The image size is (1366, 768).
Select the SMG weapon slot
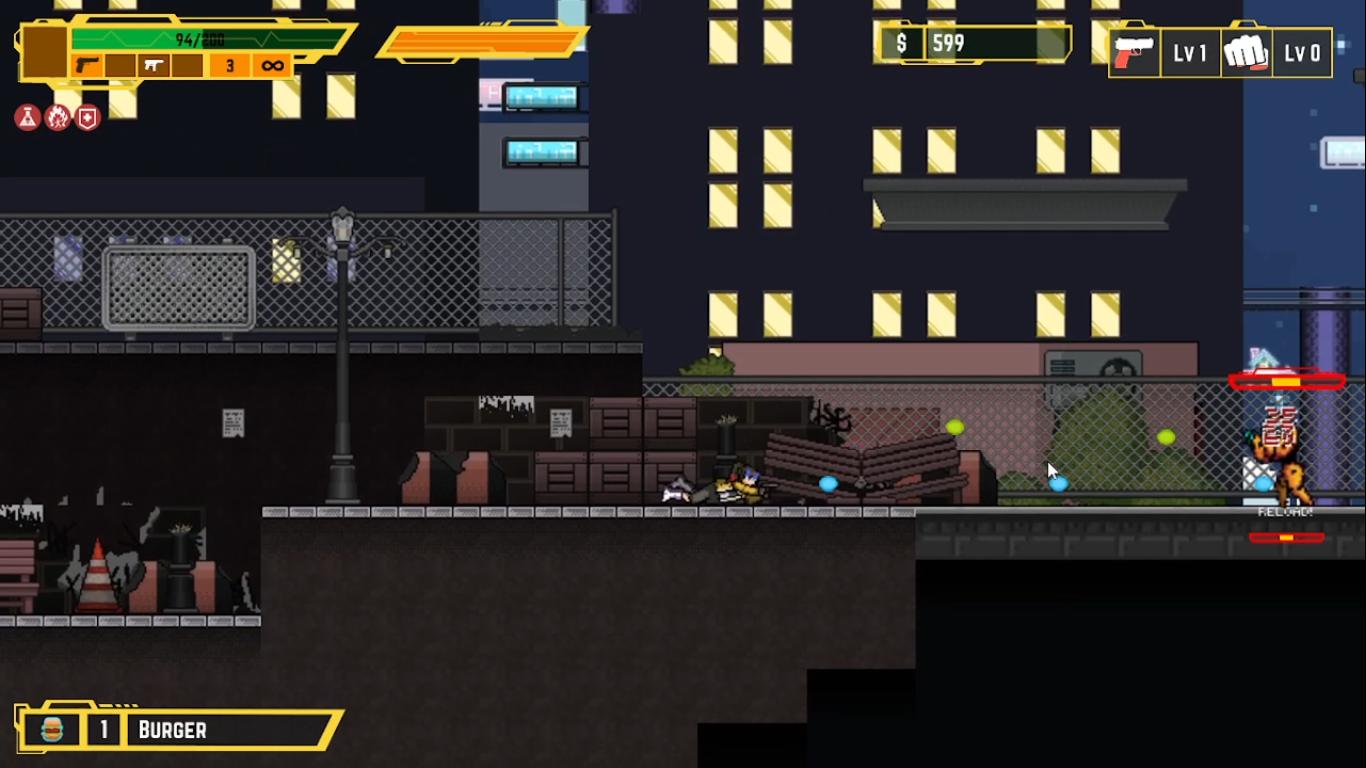(155, 63)
